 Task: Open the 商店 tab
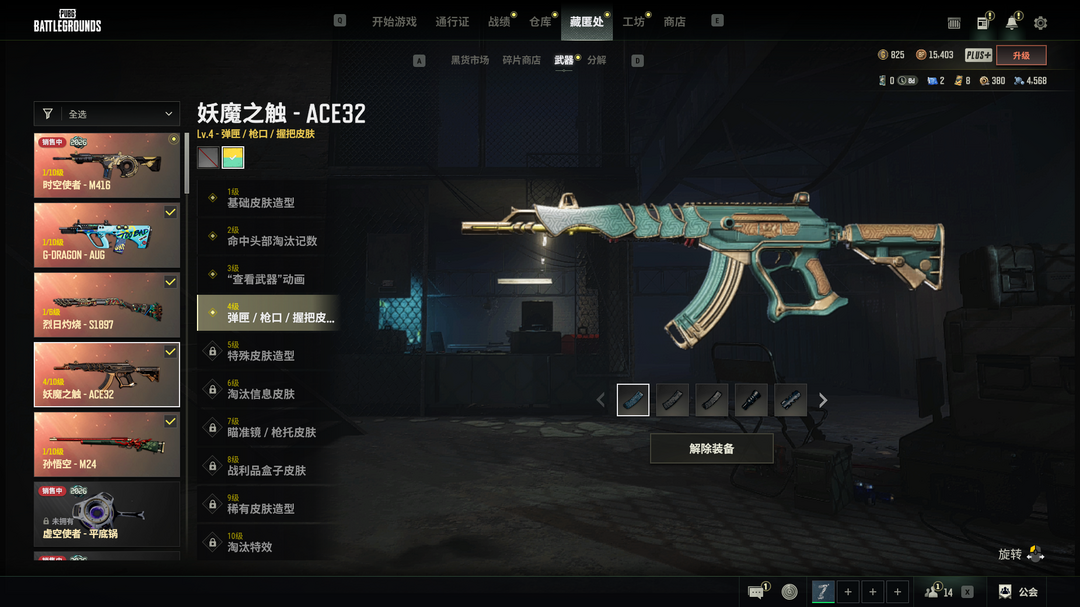click(x=675, y=22)
